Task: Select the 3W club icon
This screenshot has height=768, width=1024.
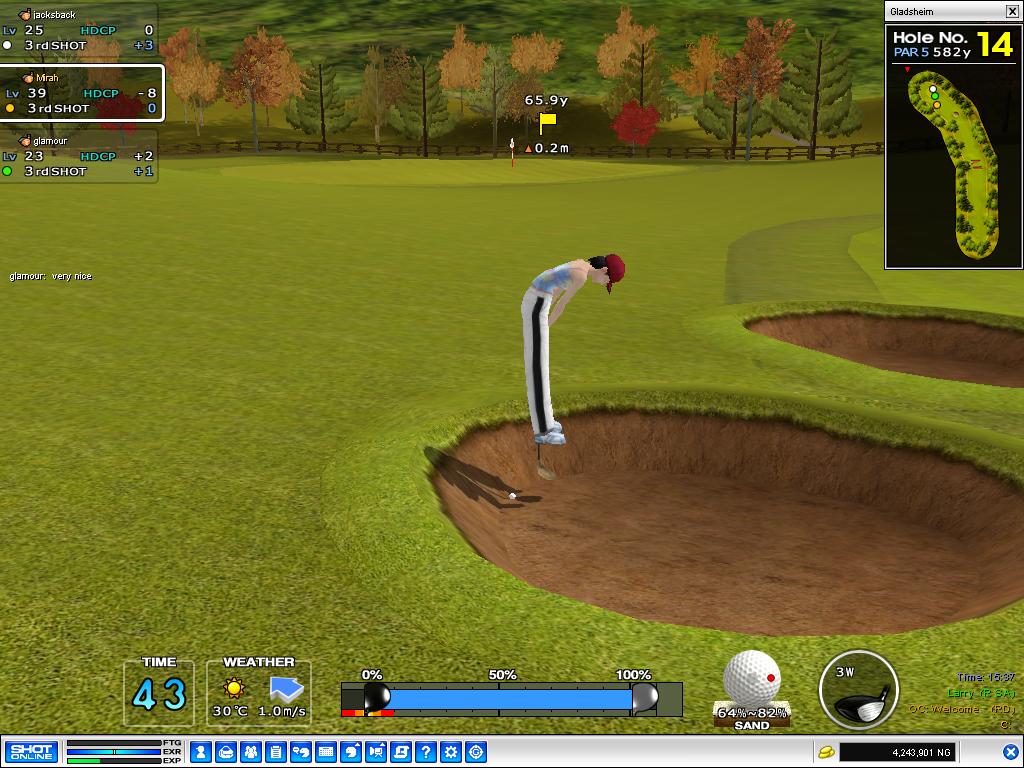Action: coord(858,691)
